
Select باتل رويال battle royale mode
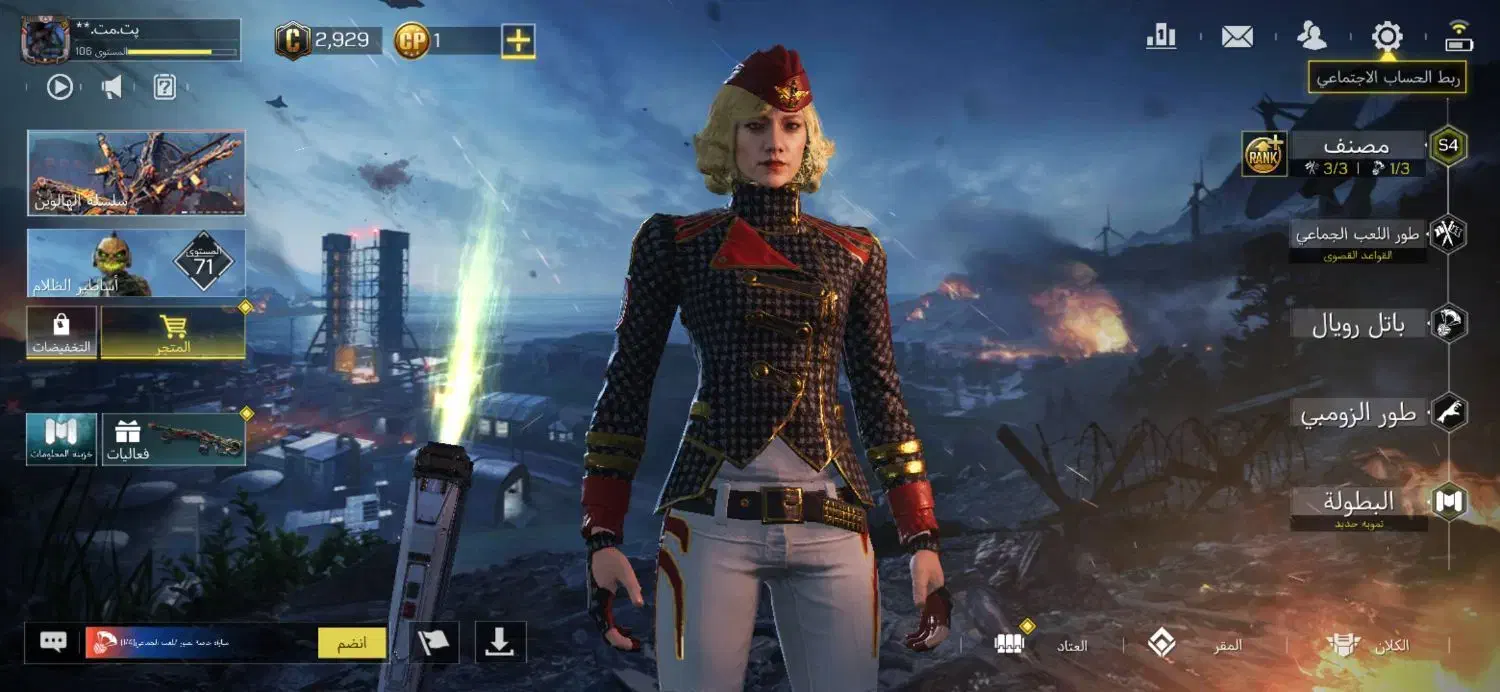pos(1358,325)
